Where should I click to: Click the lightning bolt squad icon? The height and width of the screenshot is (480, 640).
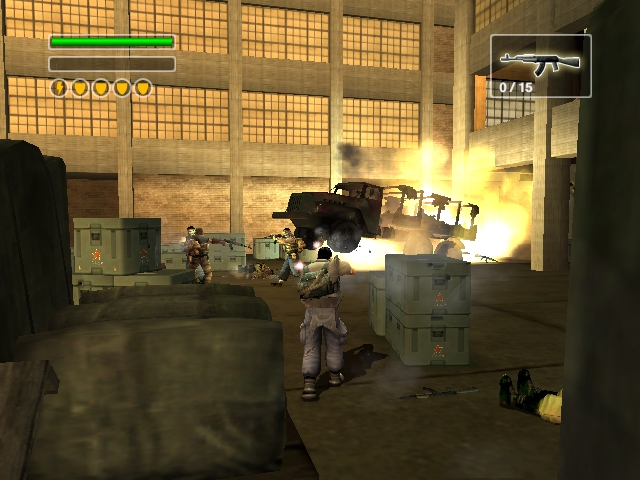click(59, 88)
